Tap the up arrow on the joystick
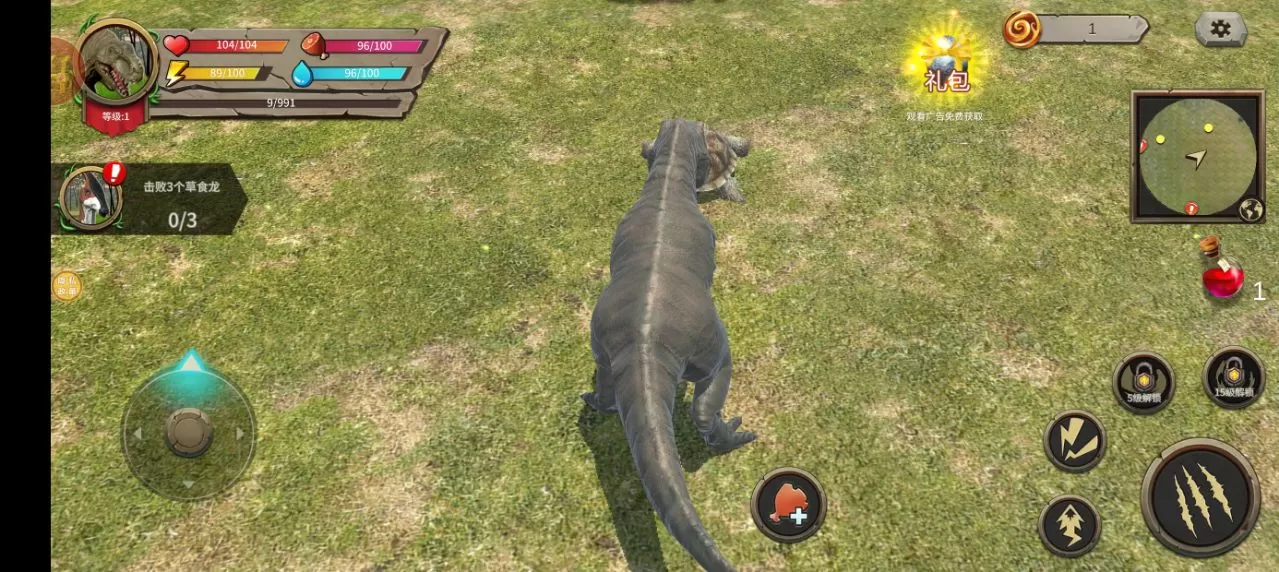The width and height of the screenshot is (1279, 572). tap(189, 362)
